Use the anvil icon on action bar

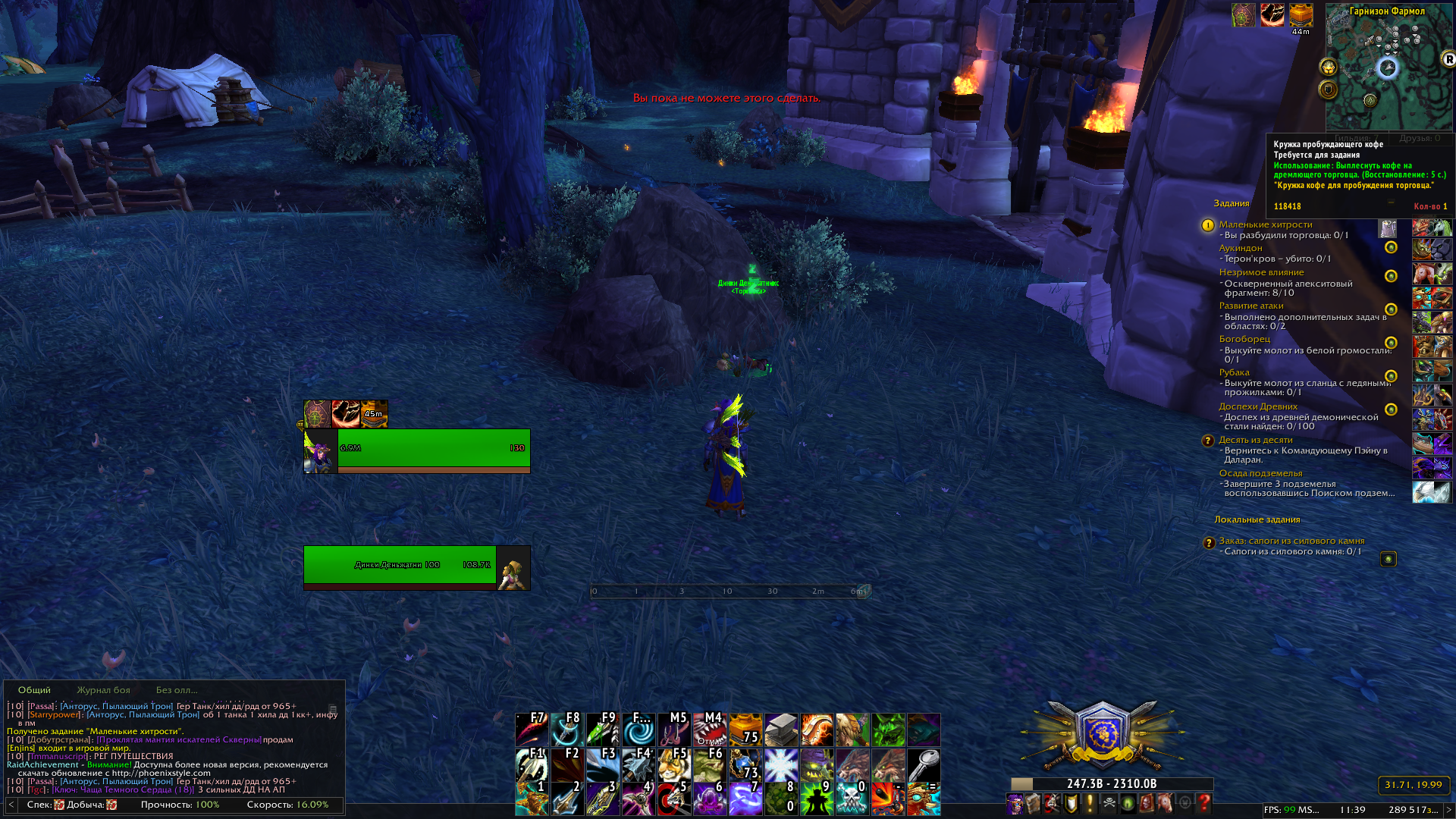pos(781,730)
